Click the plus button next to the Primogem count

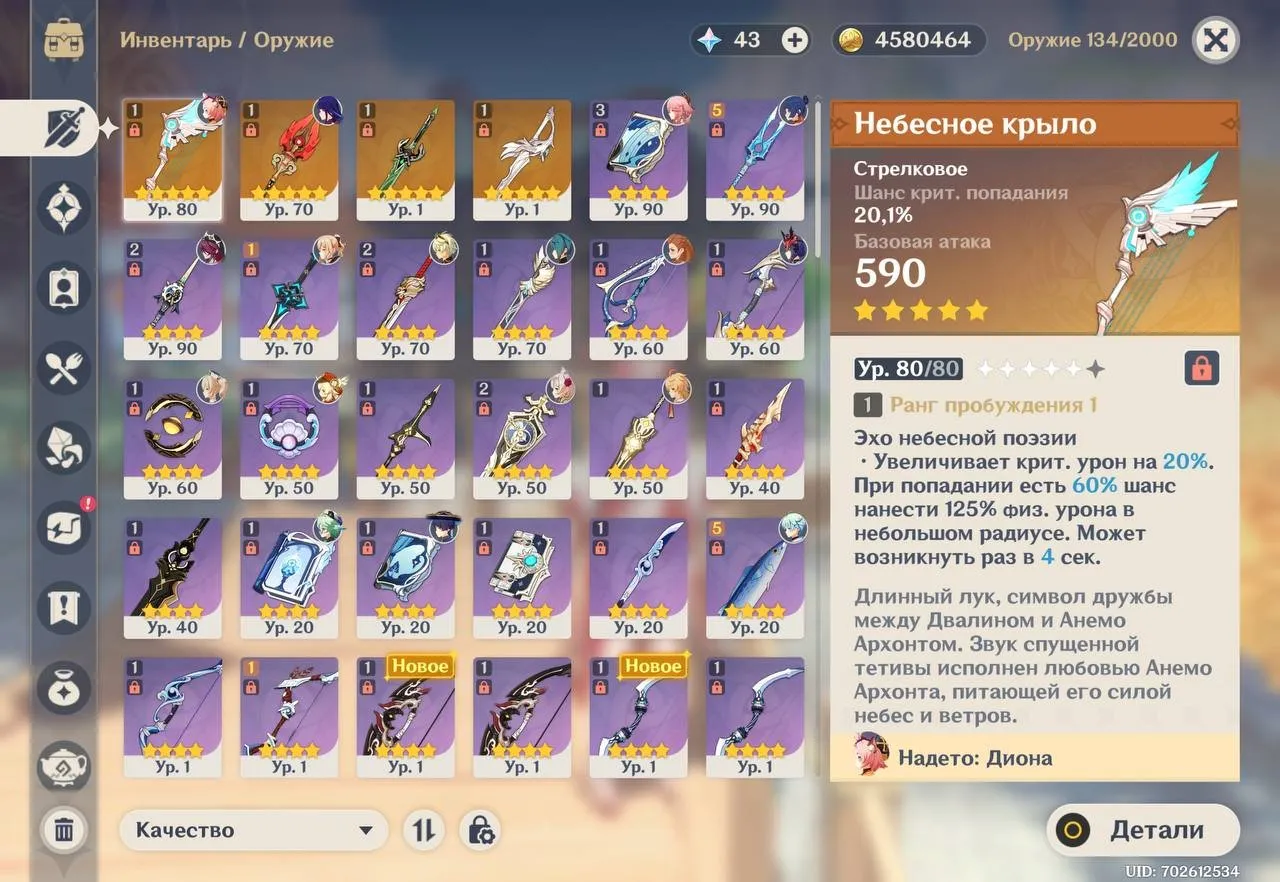point(793,40)
